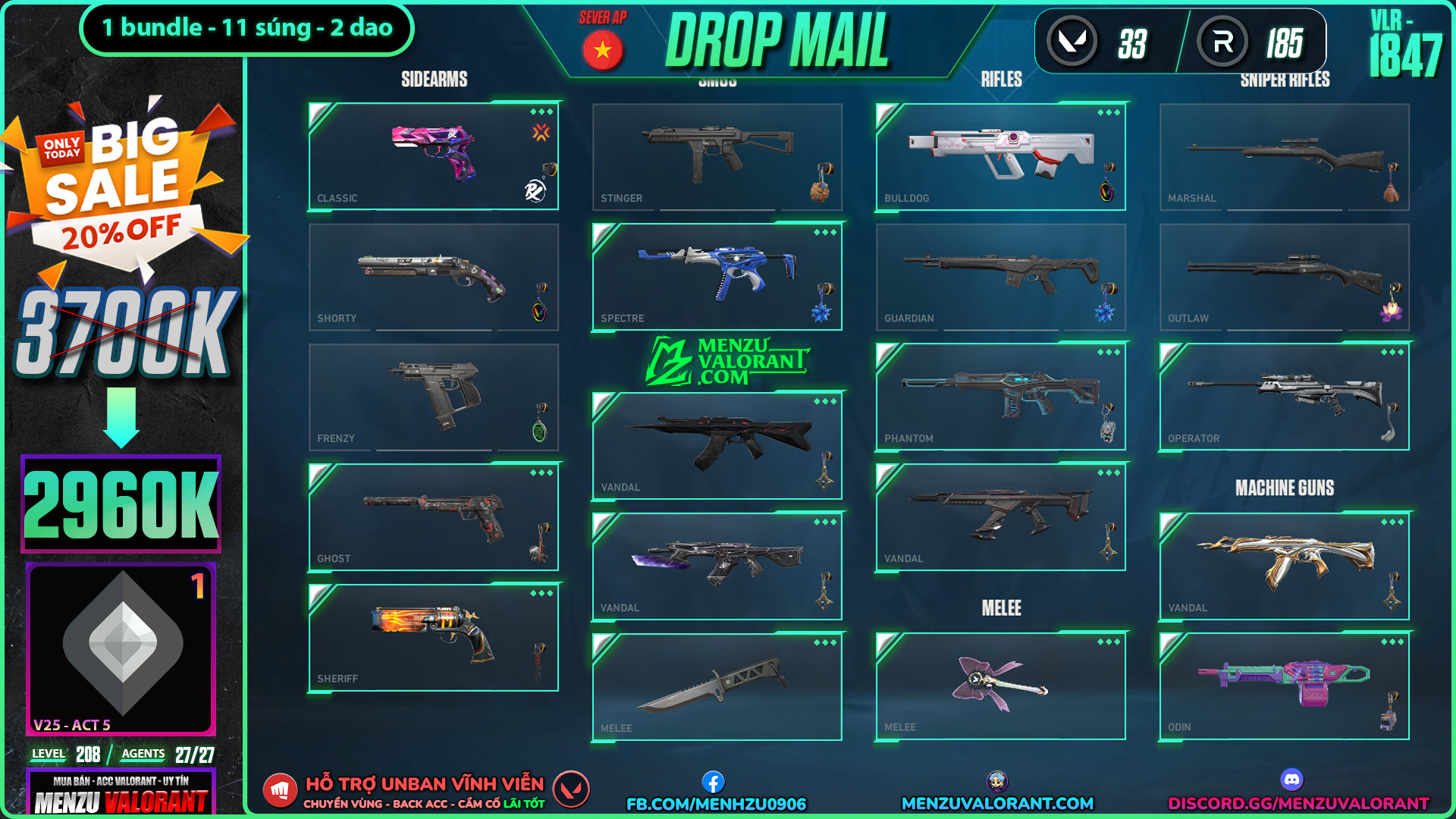
Task: Click the Marshal sniper slot
Action: [x=1284, y=156]
